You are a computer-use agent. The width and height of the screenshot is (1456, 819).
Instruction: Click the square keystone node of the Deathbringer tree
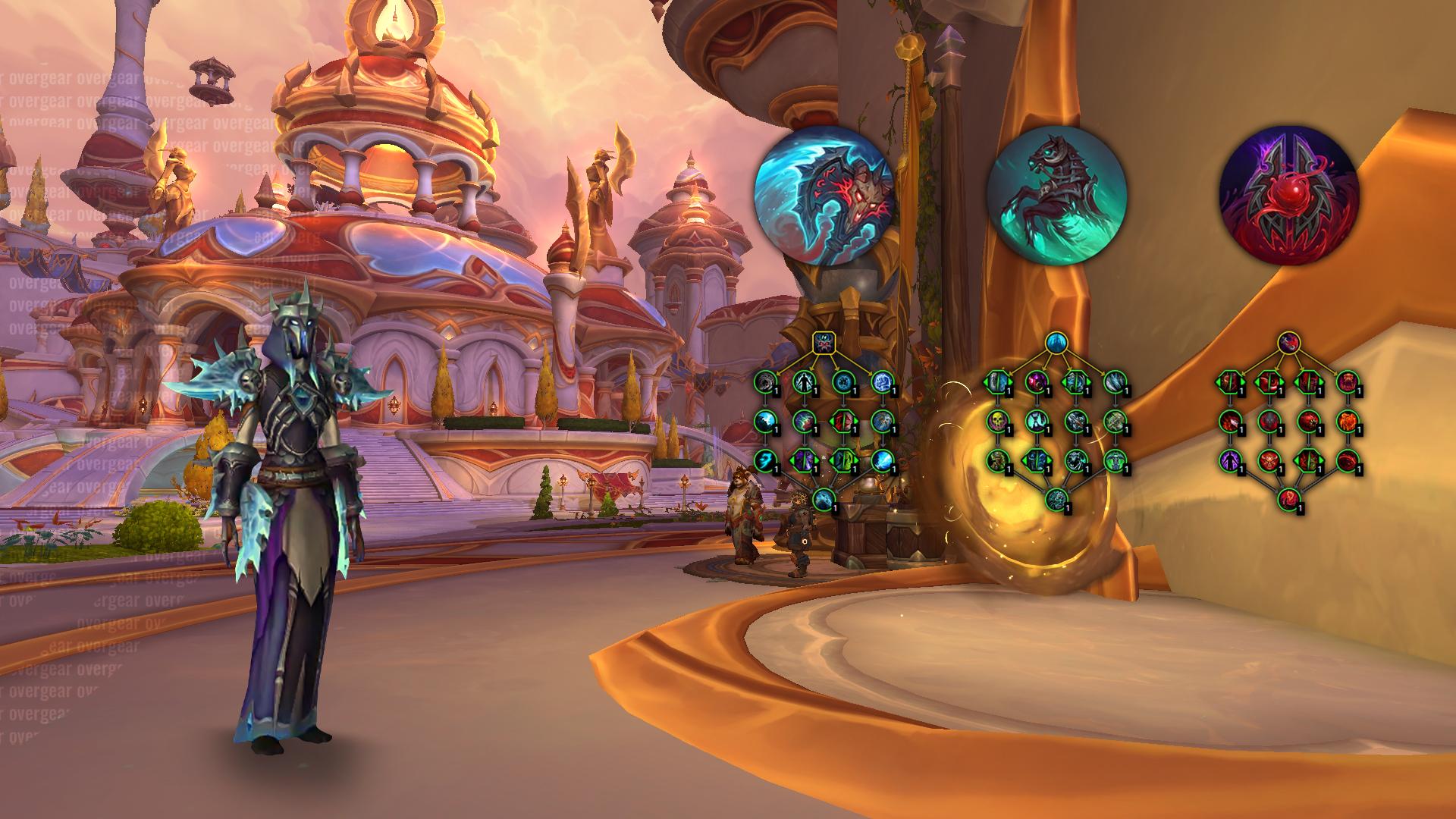[x=824, y=343]
